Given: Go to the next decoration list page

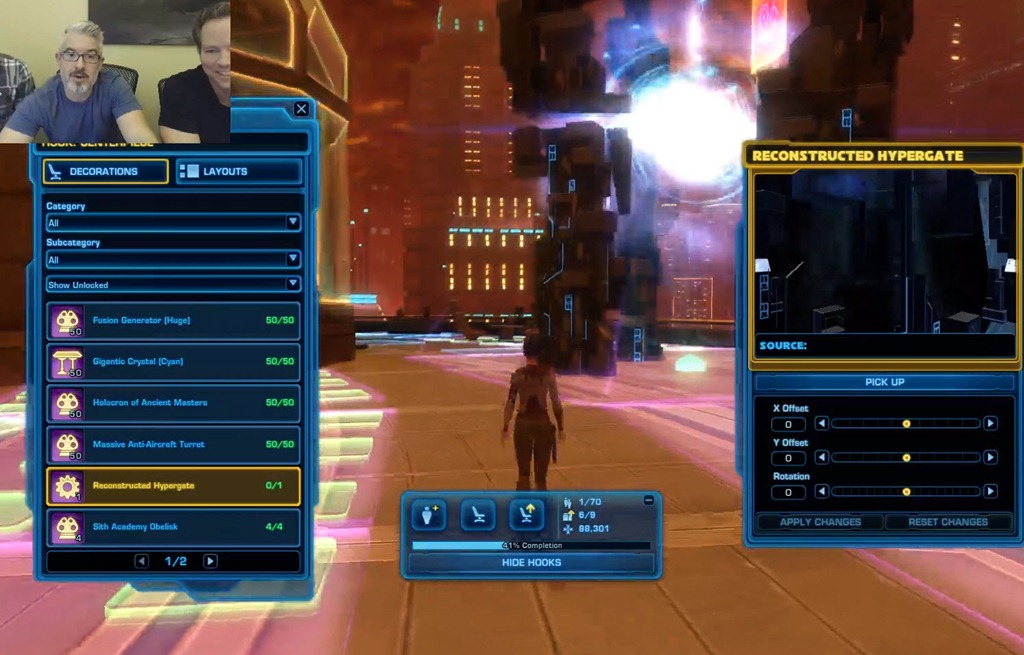Looking at the screenshot, I should [x=210, y=561].
